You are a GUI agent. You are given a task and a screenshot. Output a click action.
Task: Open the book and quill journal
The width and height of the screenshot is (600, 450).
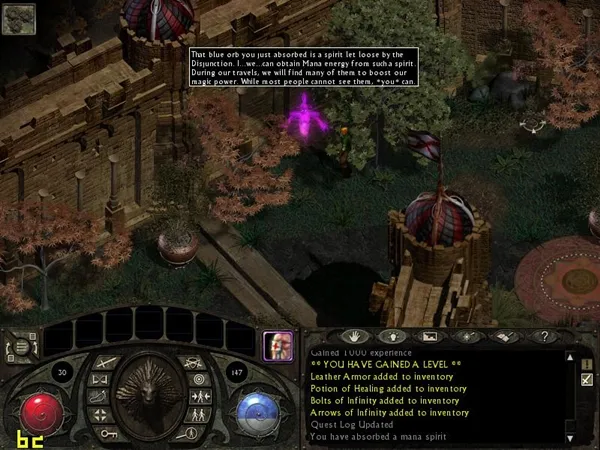[x=505, y=336]
